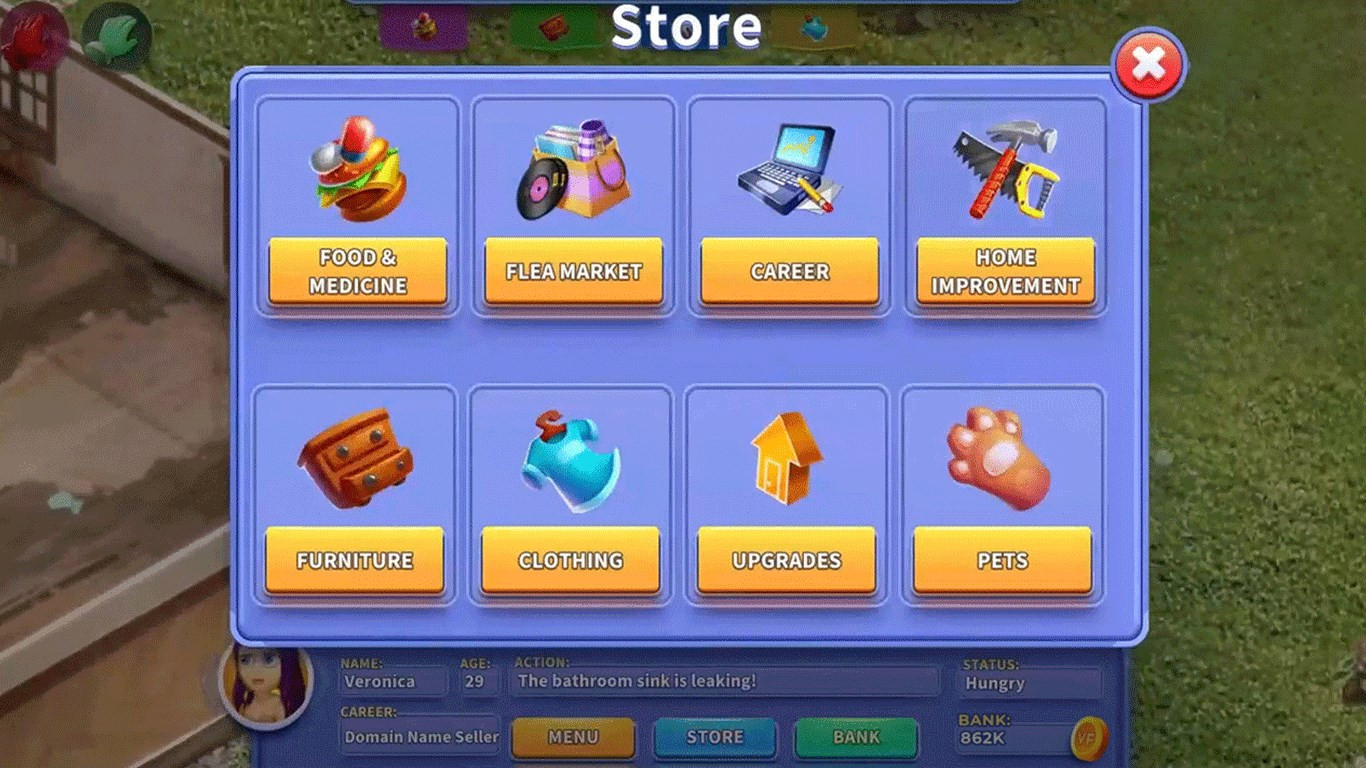Choose the Home Improvement category
The width and height of the screenshot is (1366, 768).
click(1005, 271)
